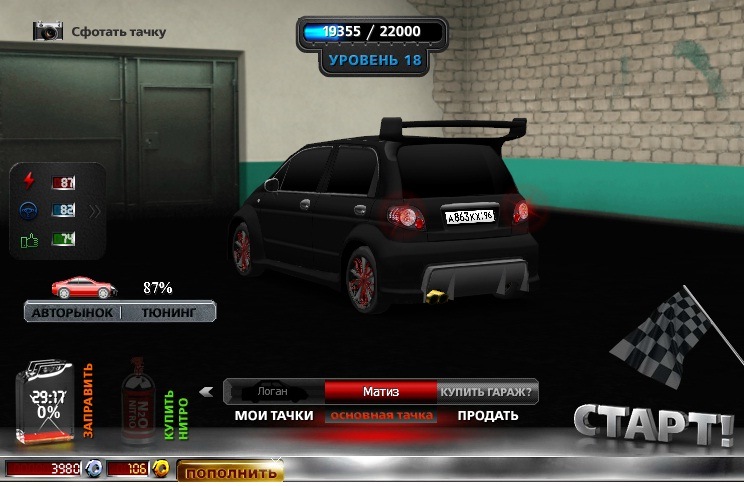Top up balance with ПОПОЛНИТЬ

pyautogui.click(x=230, y=472)
